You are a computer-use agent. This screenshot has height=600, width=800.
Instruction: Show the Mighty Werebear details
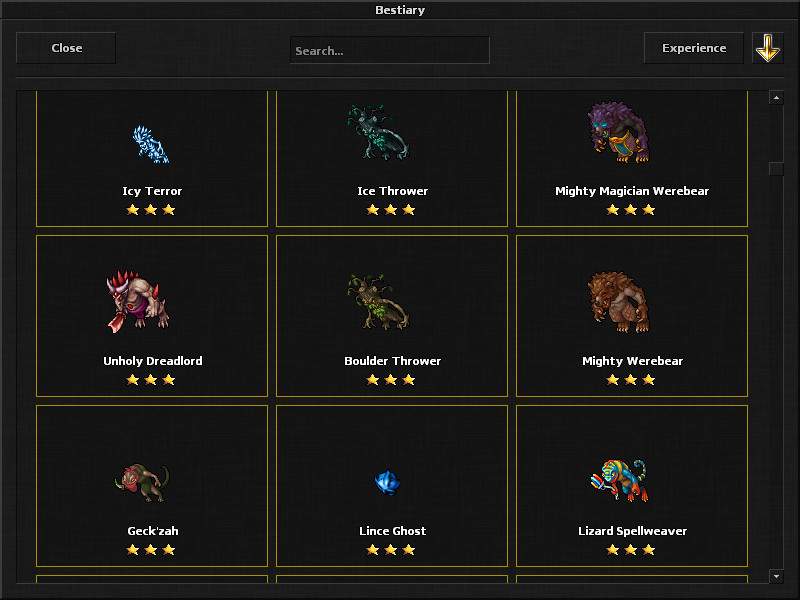coord(632,315)
